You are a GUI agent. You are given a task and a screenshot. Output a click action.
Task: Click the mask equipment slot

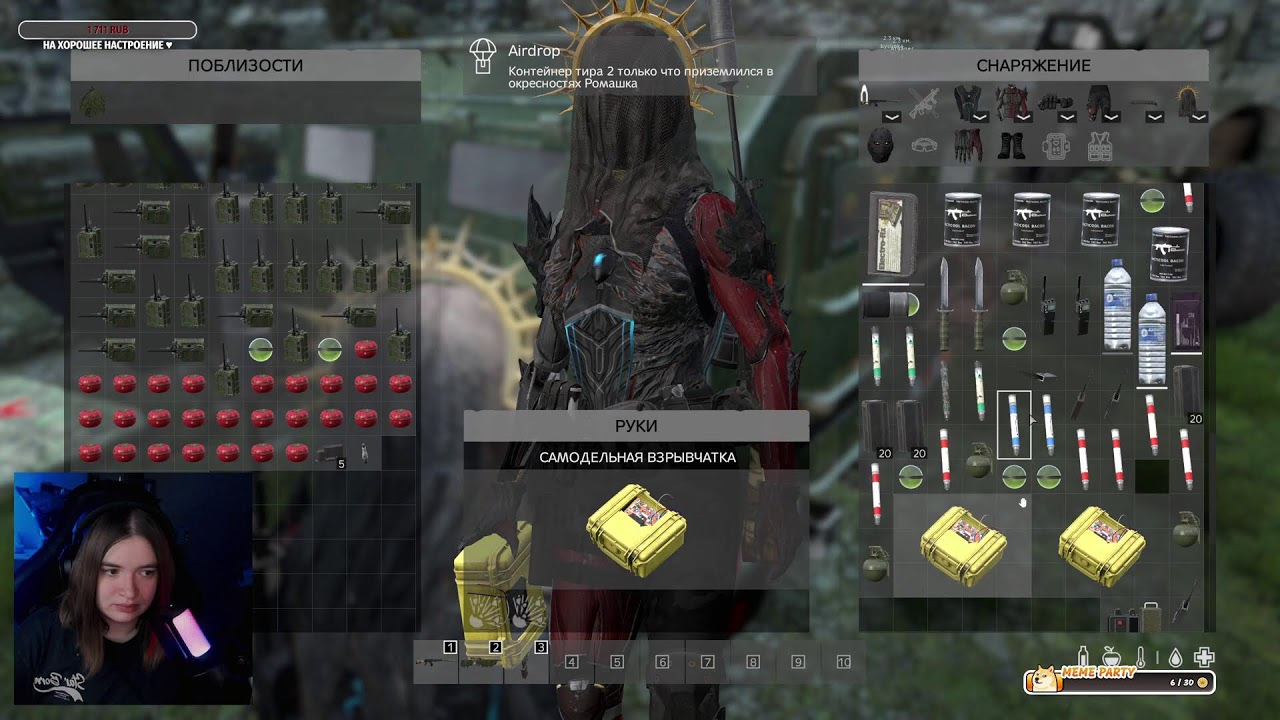click(879, 145)
